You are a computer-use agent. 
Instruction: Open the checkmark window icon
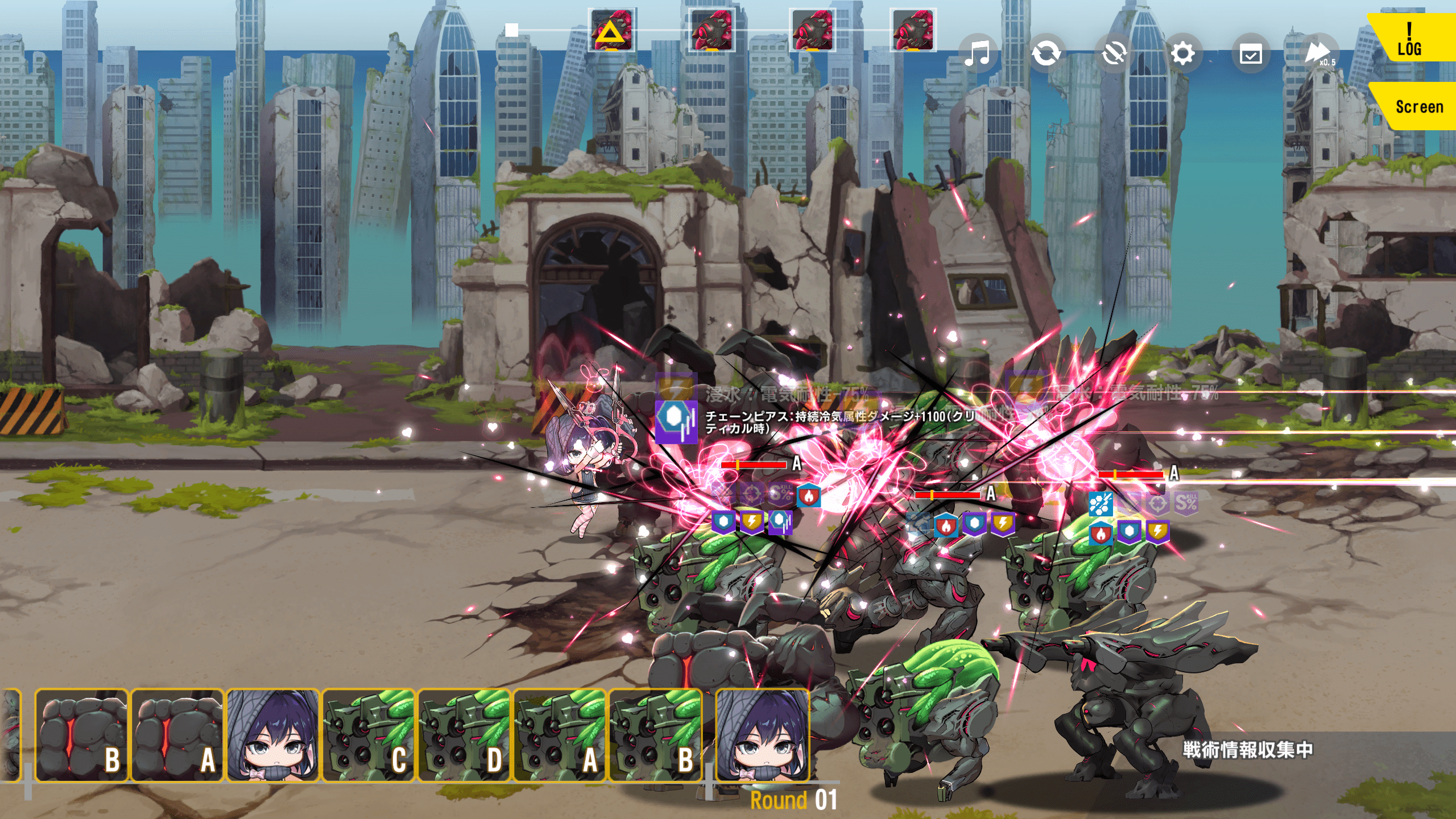(x=1251, y=54)
